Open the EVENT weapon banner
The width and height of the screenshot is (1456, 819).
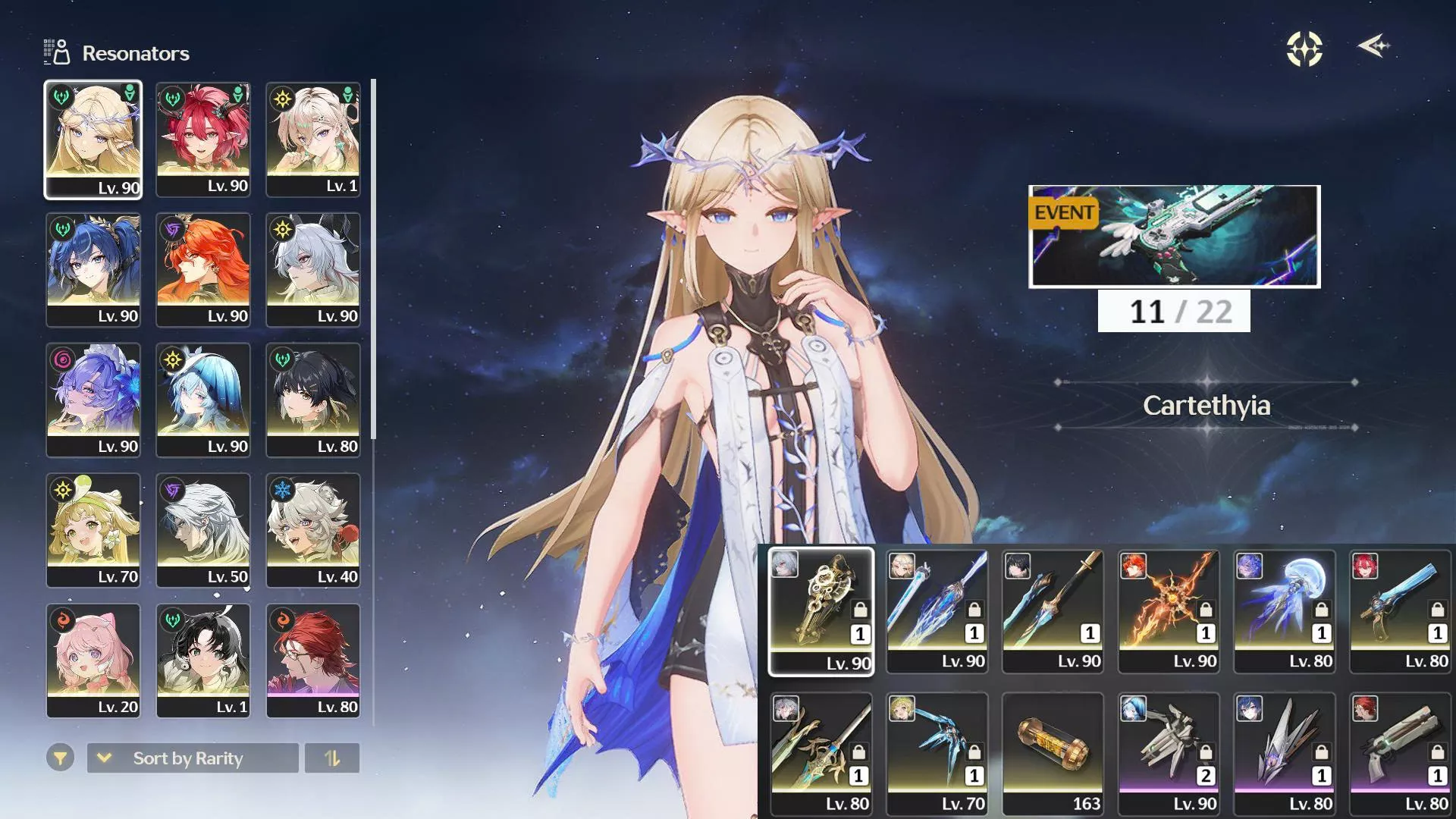1174,237
